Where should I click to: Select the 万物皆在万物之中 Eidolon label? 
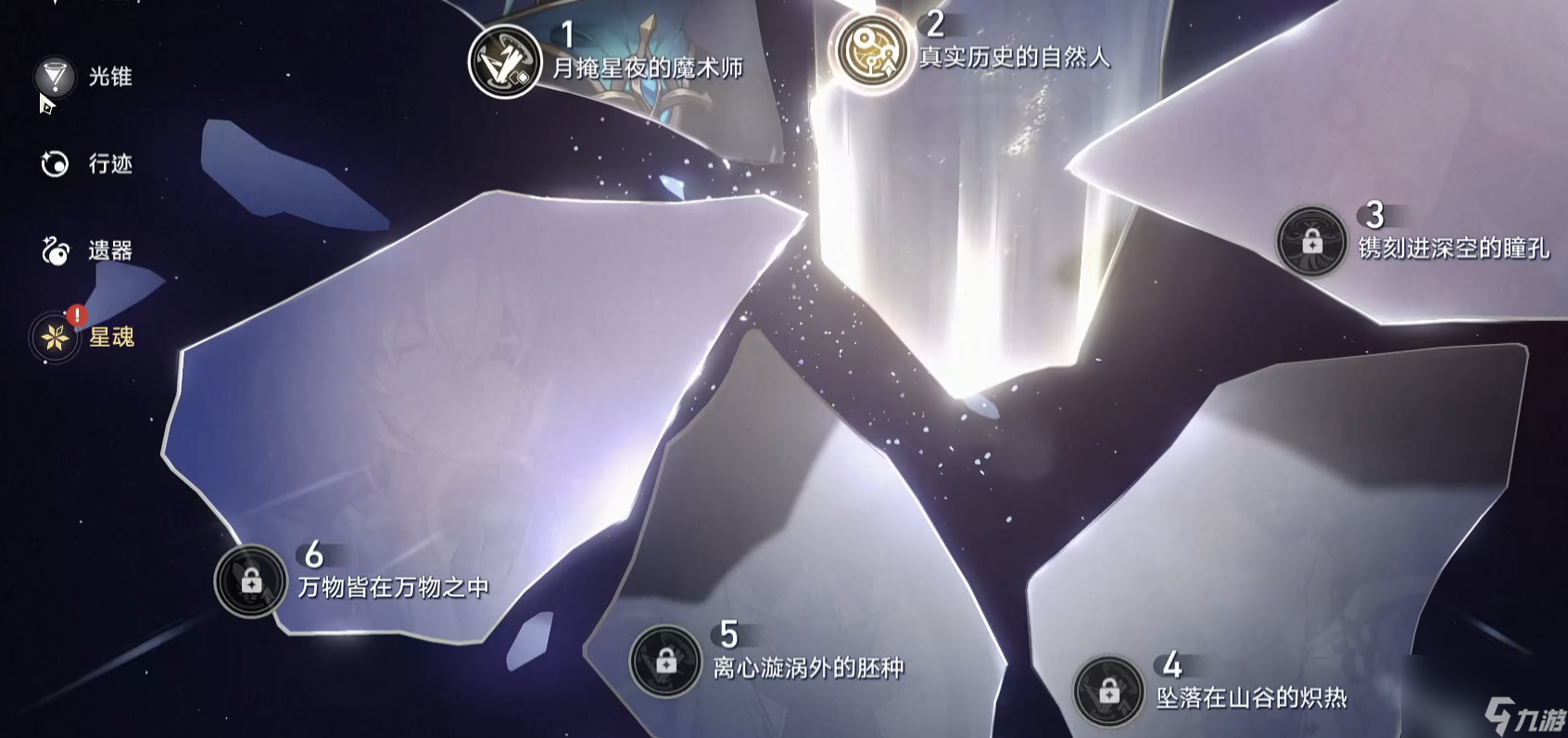pyautogui.click(x=394, y=587)
